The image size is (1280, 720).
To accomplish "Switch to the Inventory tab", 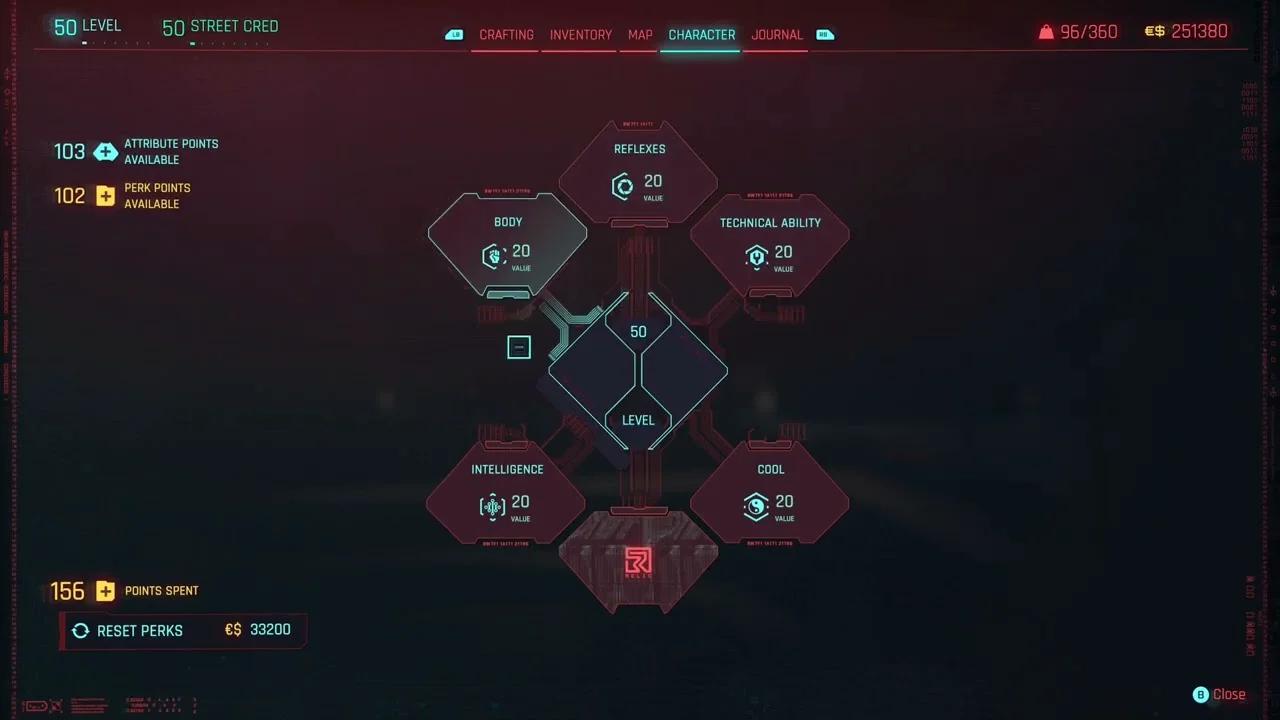I will [x=580, y=34].
